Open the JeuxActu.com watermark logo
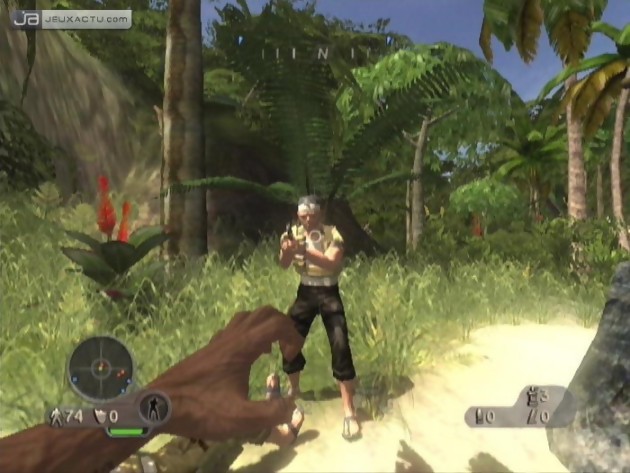This screenshot has width=630, height=473. [71, 18]
